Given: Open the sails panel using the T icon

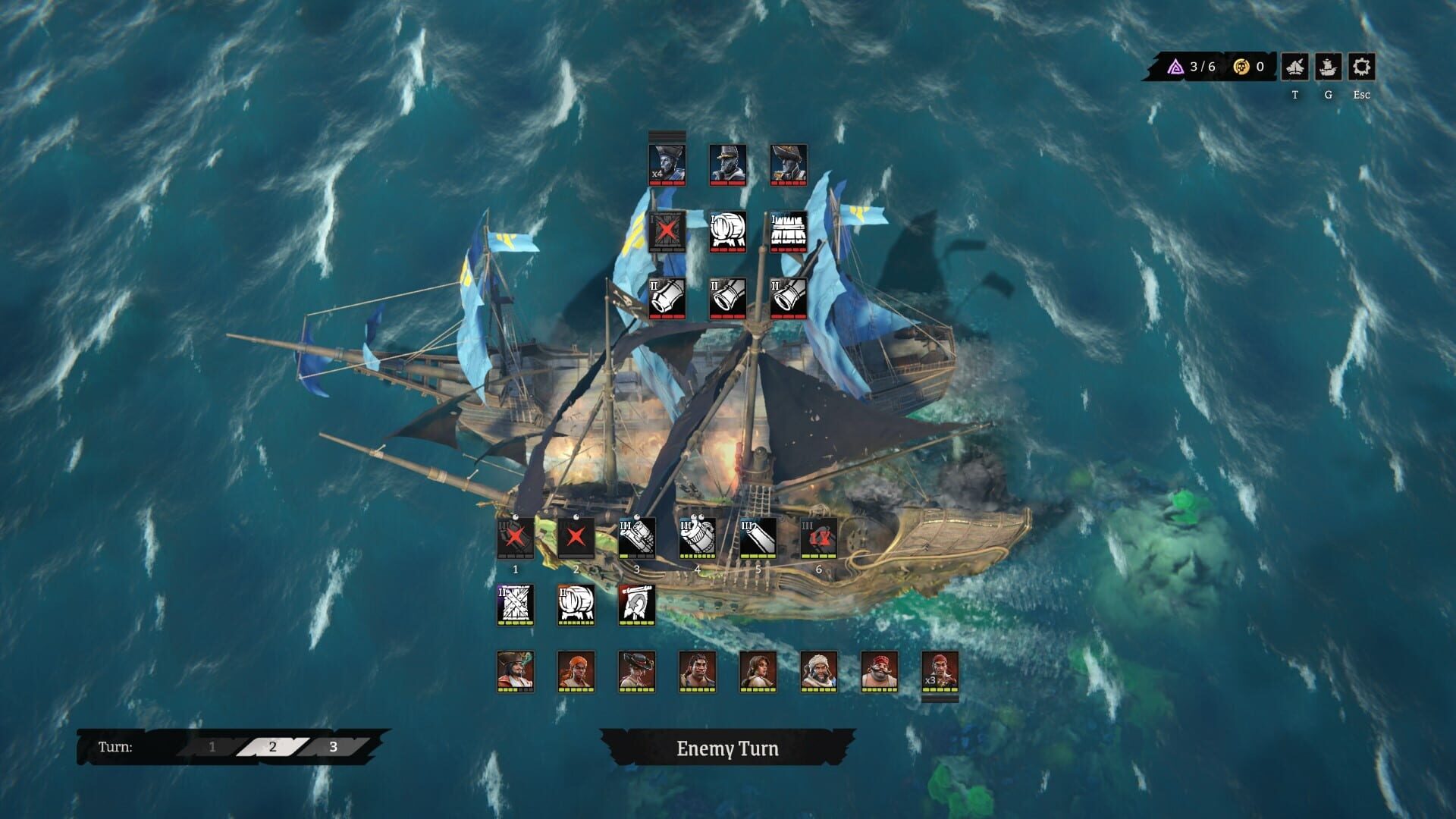Looking at the screenshot, I should 1296,67.
